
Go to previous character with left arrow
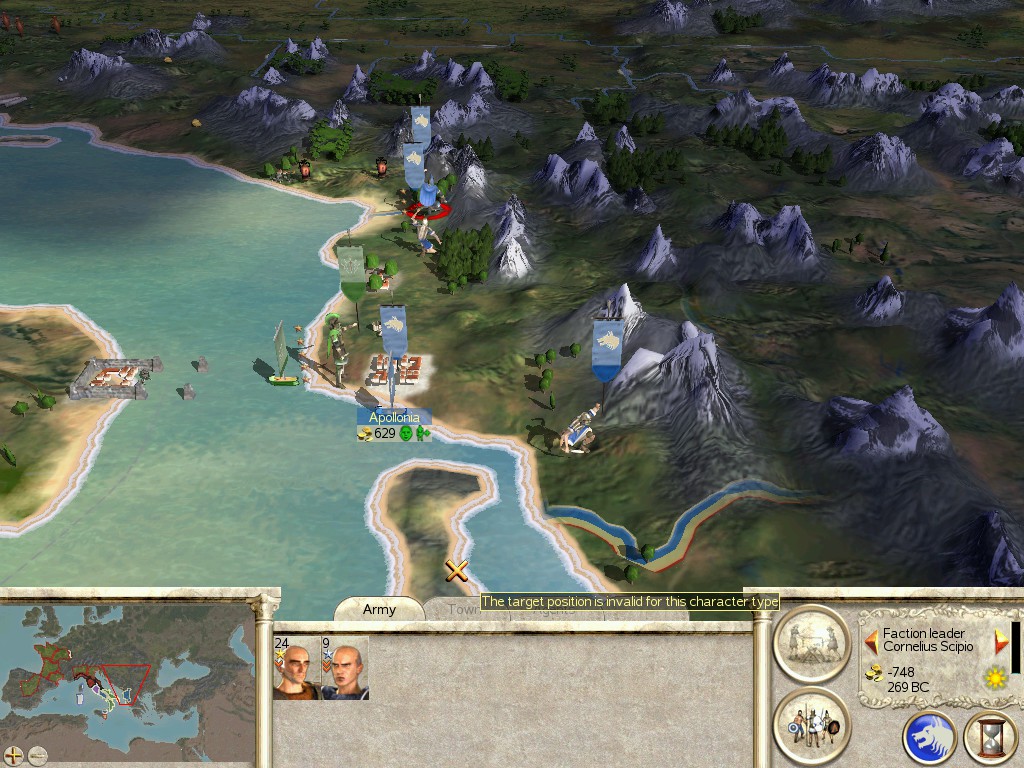[872, 640]
